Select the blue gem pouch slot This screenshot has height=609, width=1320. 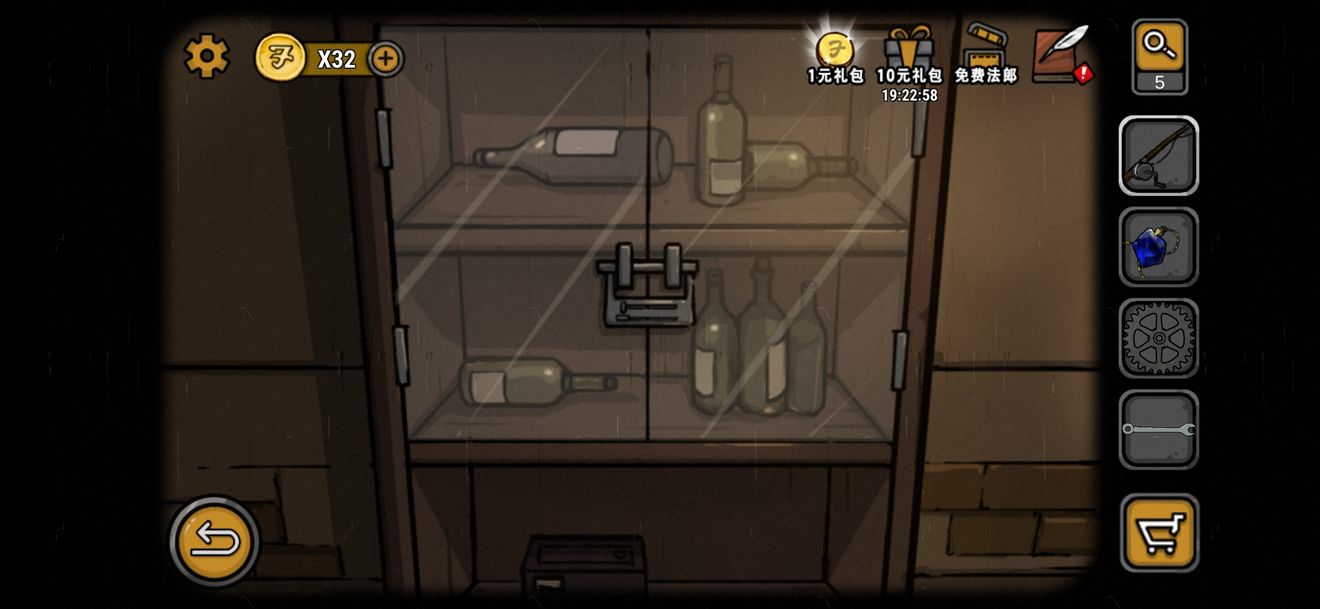click(x=1159, y=247)
